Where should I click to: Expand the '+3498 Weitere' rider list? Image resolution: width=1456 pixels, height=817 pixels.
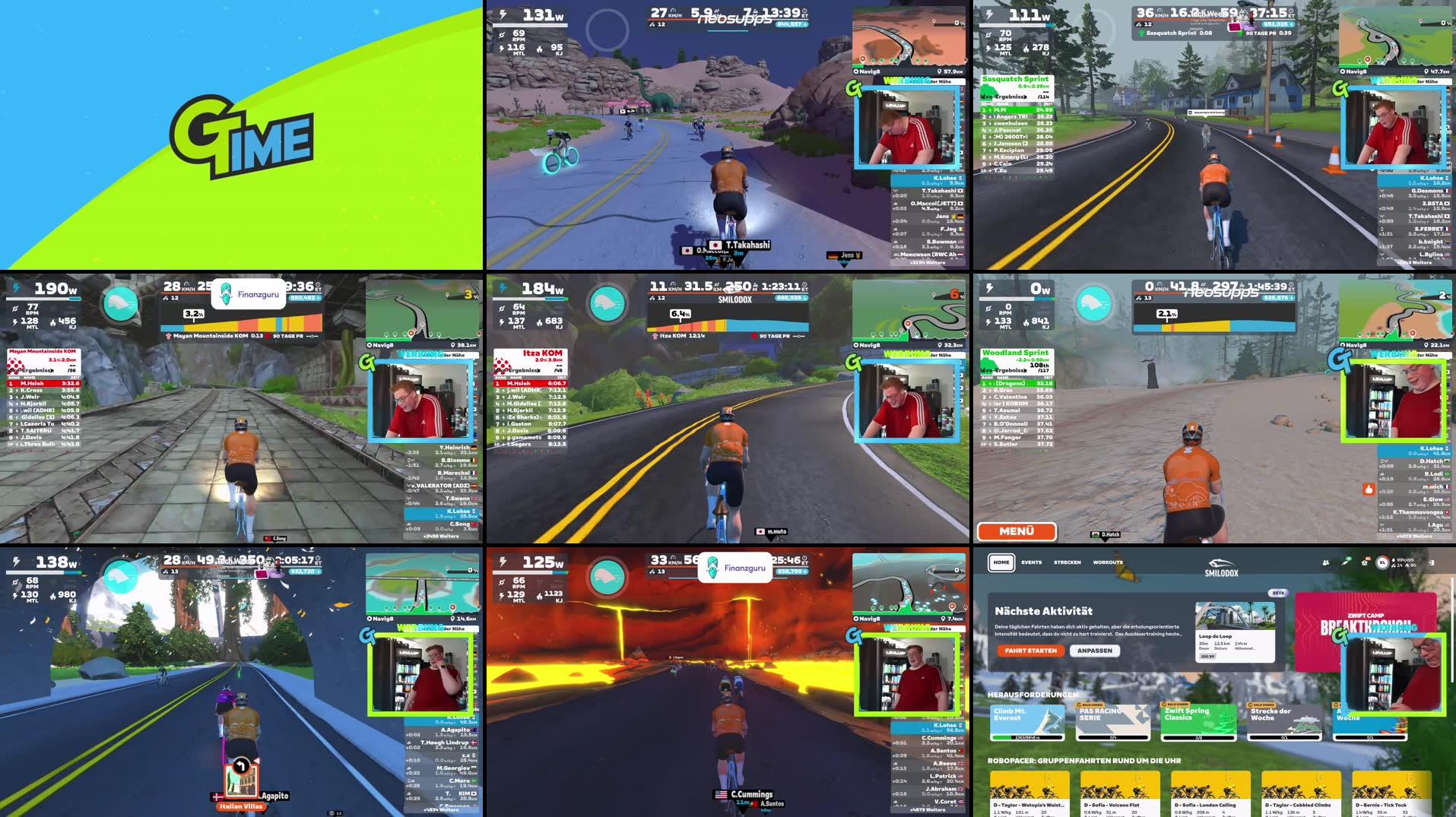[441, 537]
